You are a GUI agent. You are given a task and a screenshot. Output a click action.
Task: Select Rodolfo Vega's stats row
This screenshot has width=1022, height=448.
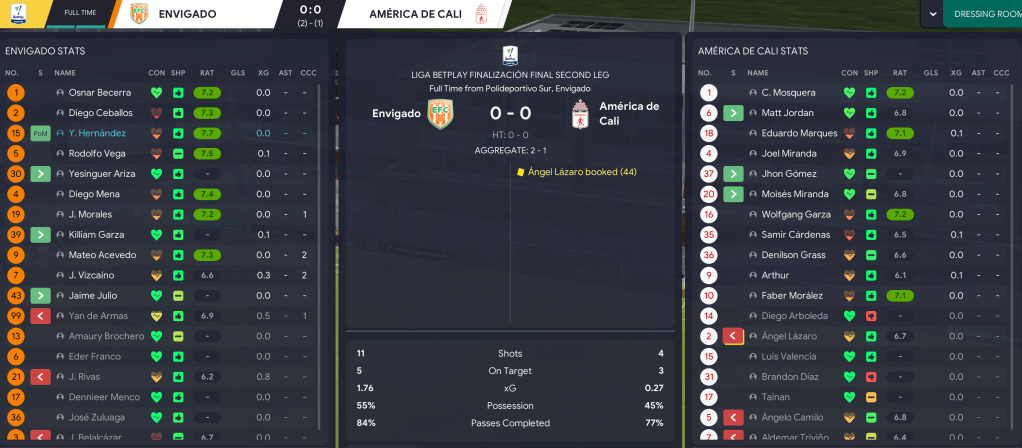[96, 153]
